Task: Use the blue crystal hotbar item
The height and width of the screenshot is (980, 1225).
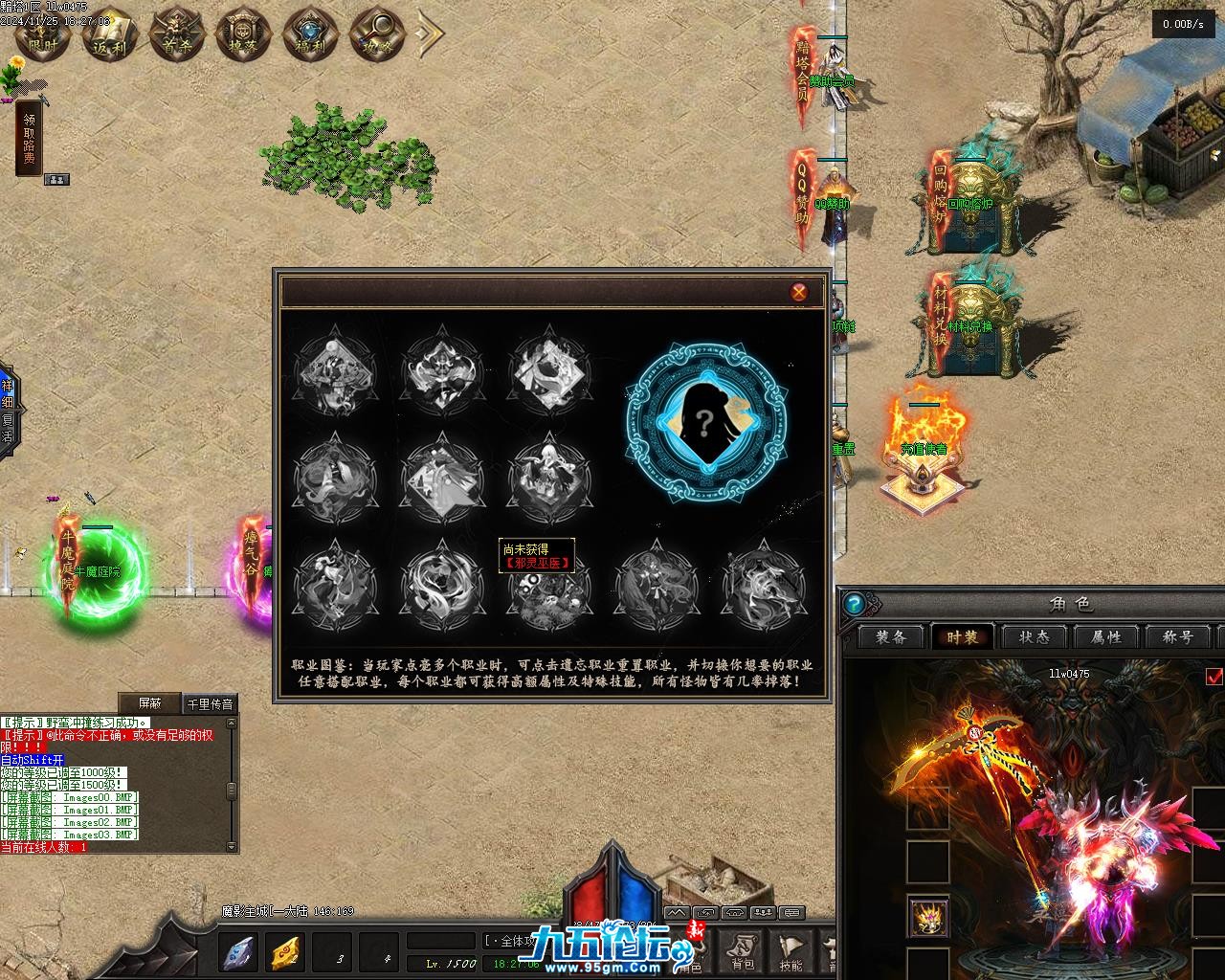Action: tap(238, 952)
